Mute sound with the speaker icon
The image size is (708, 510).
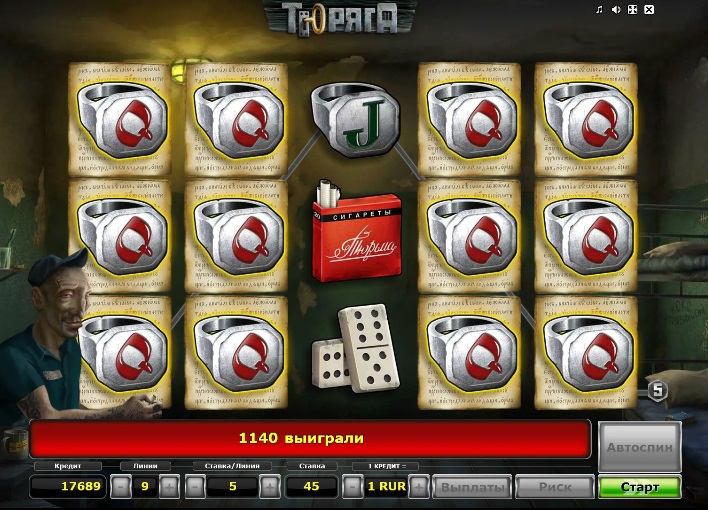point(616,10)
